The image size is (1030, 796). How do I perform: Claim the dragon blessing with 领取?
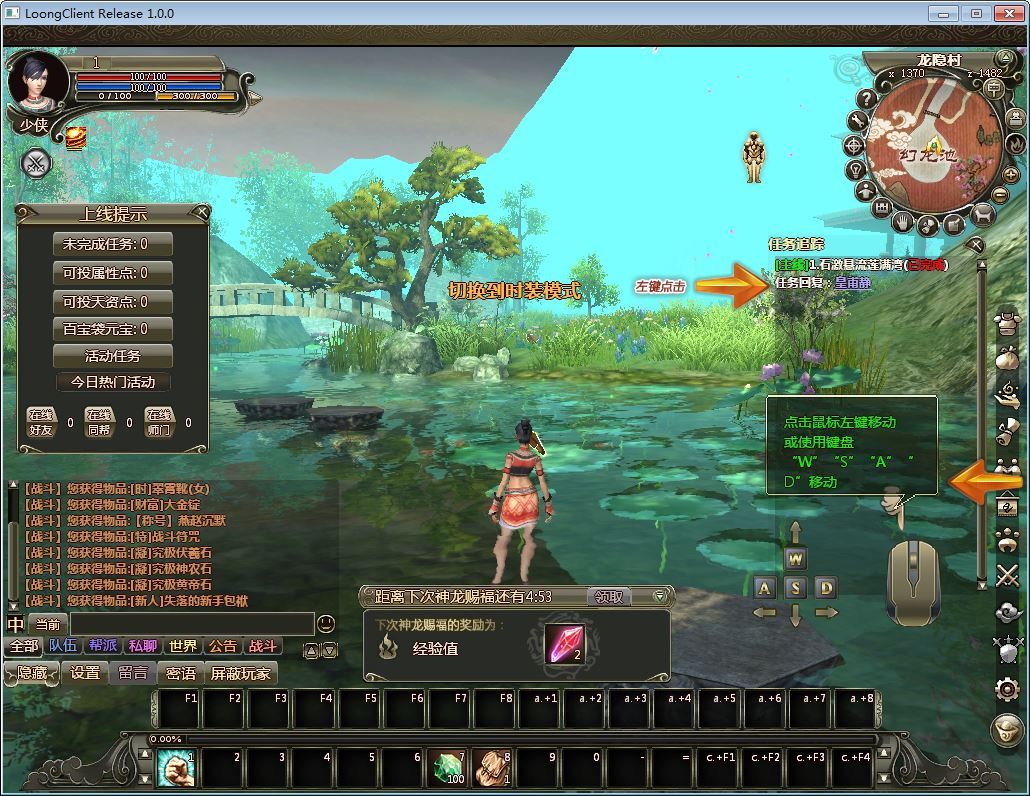[608, 597]
